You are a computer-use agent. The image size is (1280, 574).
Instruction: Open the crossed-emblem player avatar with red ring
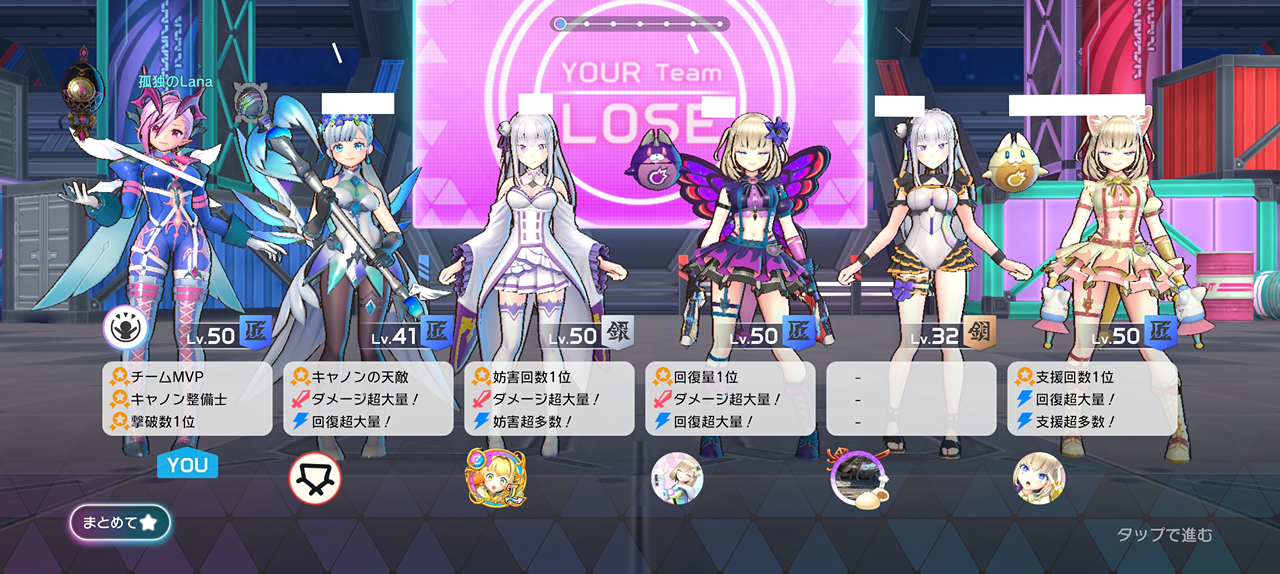coord(315,478)
